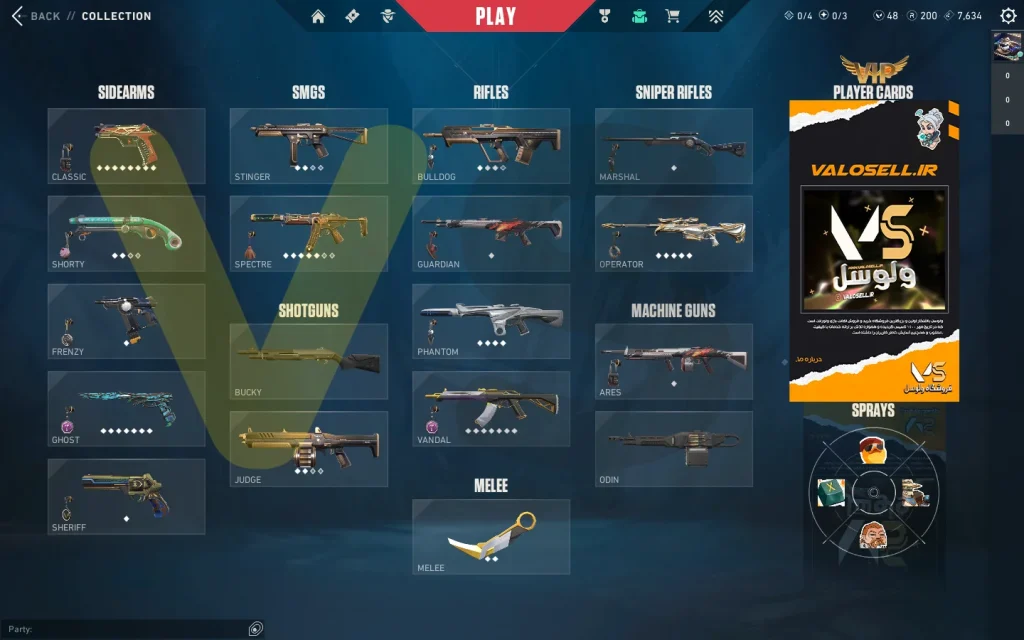Select the Vandal rifle slot
1024x640 pixels.
[491, 409]
